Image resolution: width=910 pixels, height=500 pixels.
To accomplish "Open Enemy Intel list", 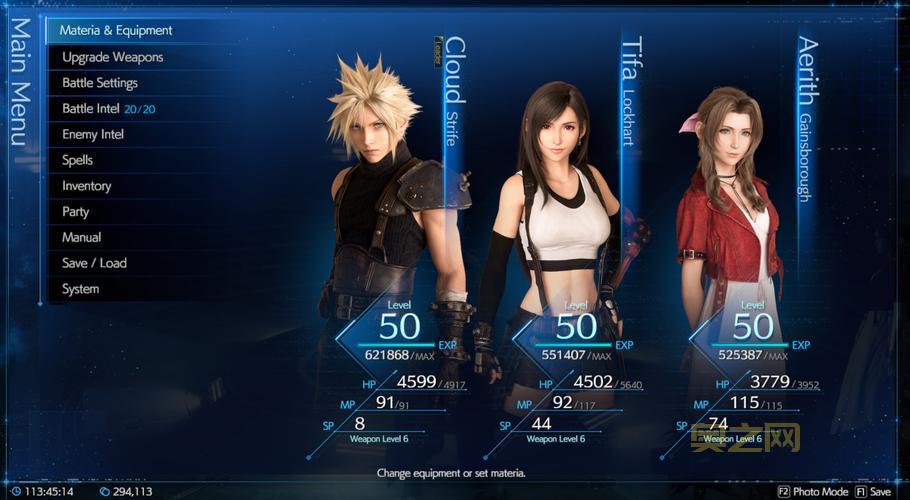I will [x=93, y=134].
